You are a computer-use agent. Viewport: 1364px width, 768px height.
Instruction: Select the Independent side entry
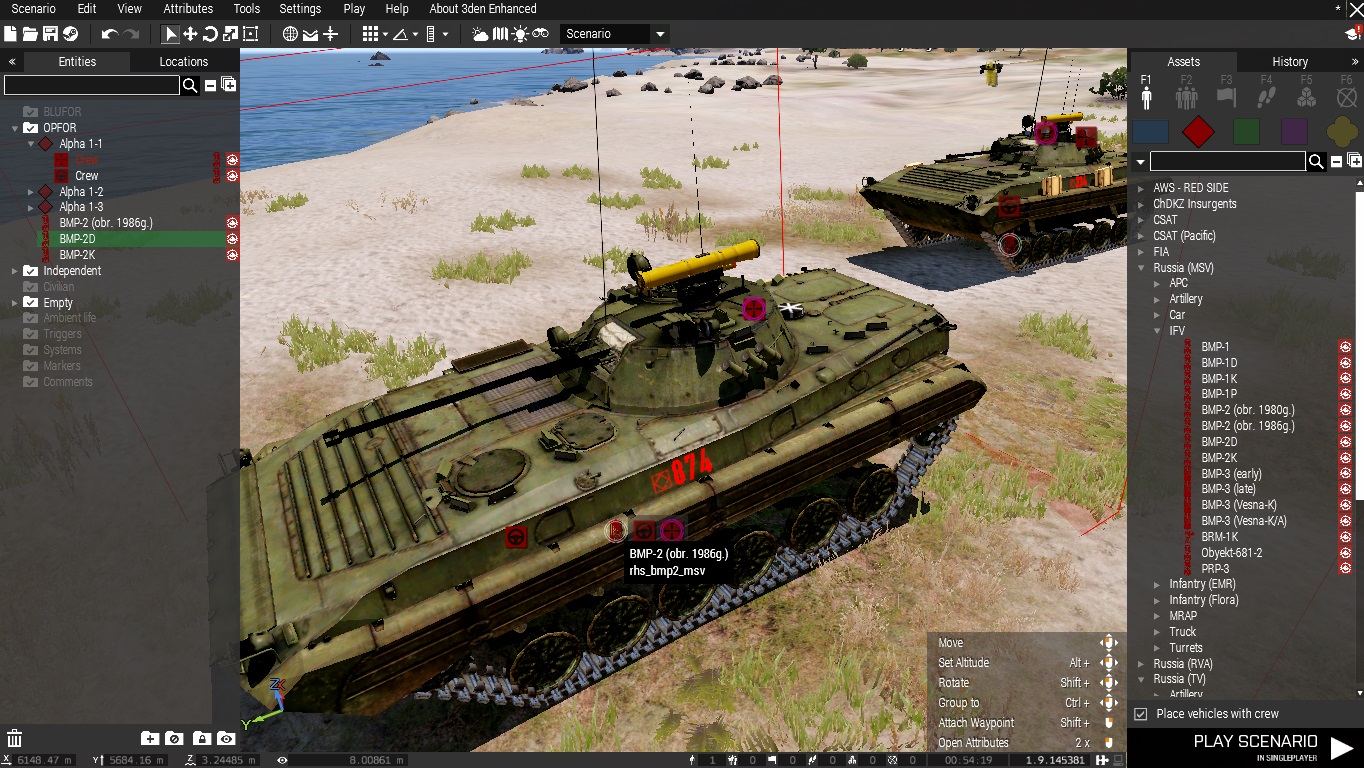tap(72, 271)
